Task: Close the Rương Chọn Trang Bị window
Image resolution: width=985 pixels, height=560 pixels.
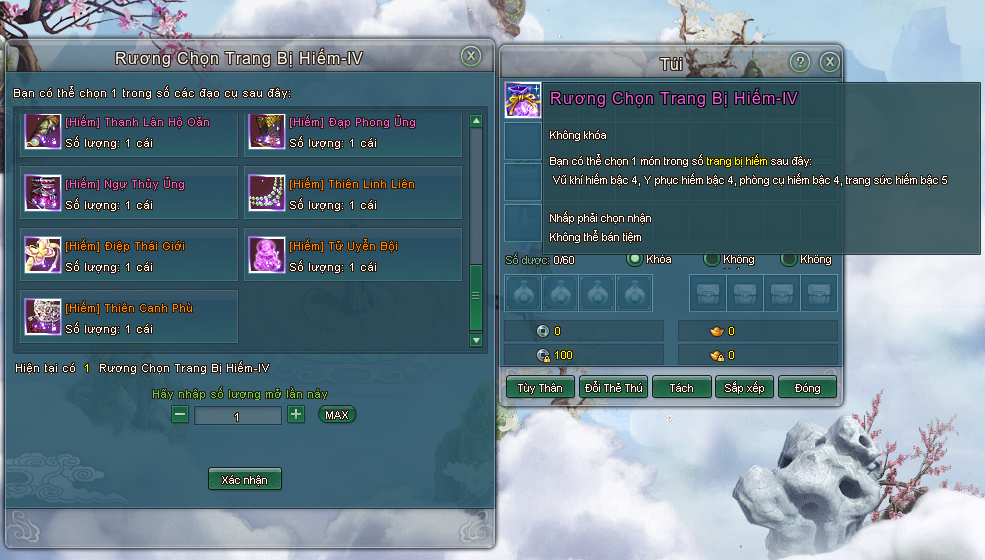Action: click(471, 57)
